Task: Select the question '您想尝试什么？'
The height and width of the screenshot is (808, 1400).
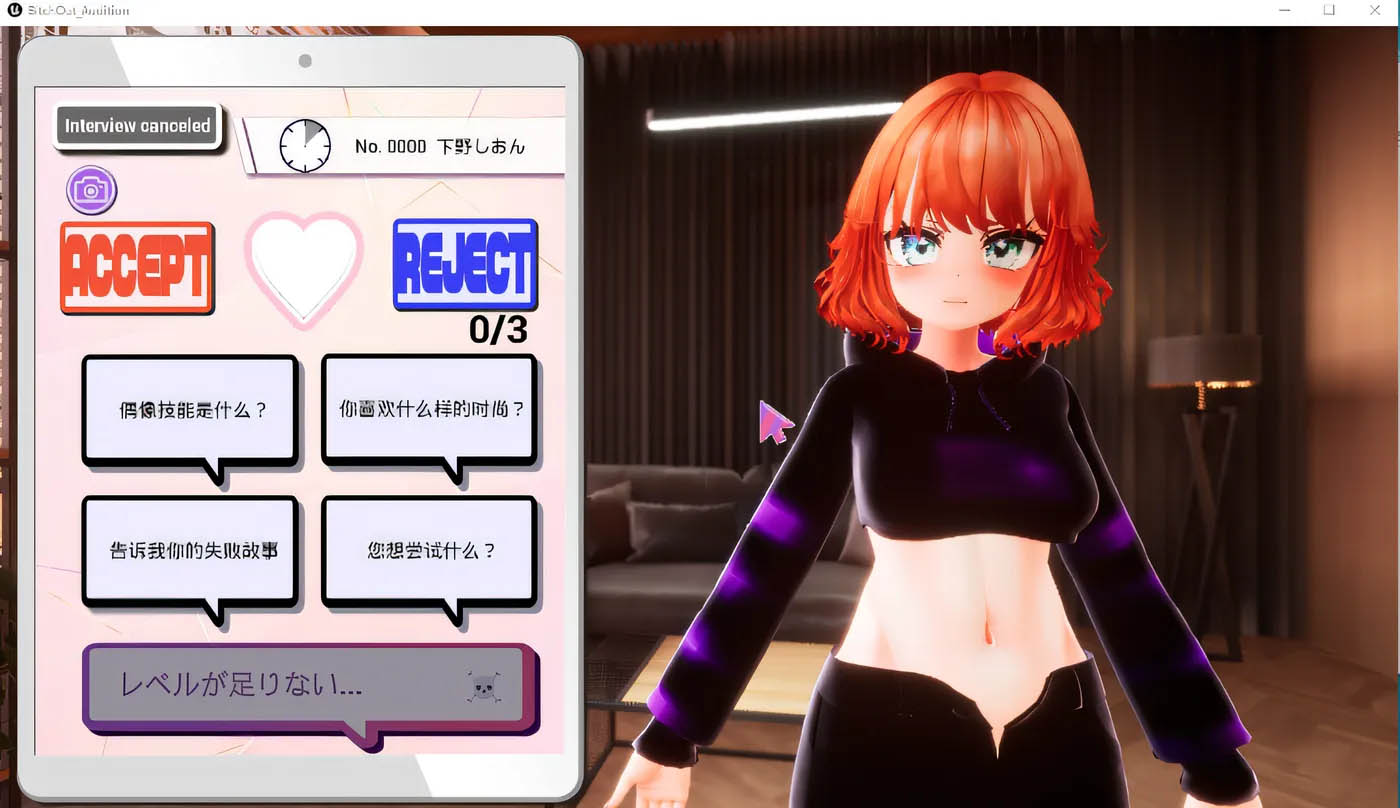Action: (x=427, y=549)
